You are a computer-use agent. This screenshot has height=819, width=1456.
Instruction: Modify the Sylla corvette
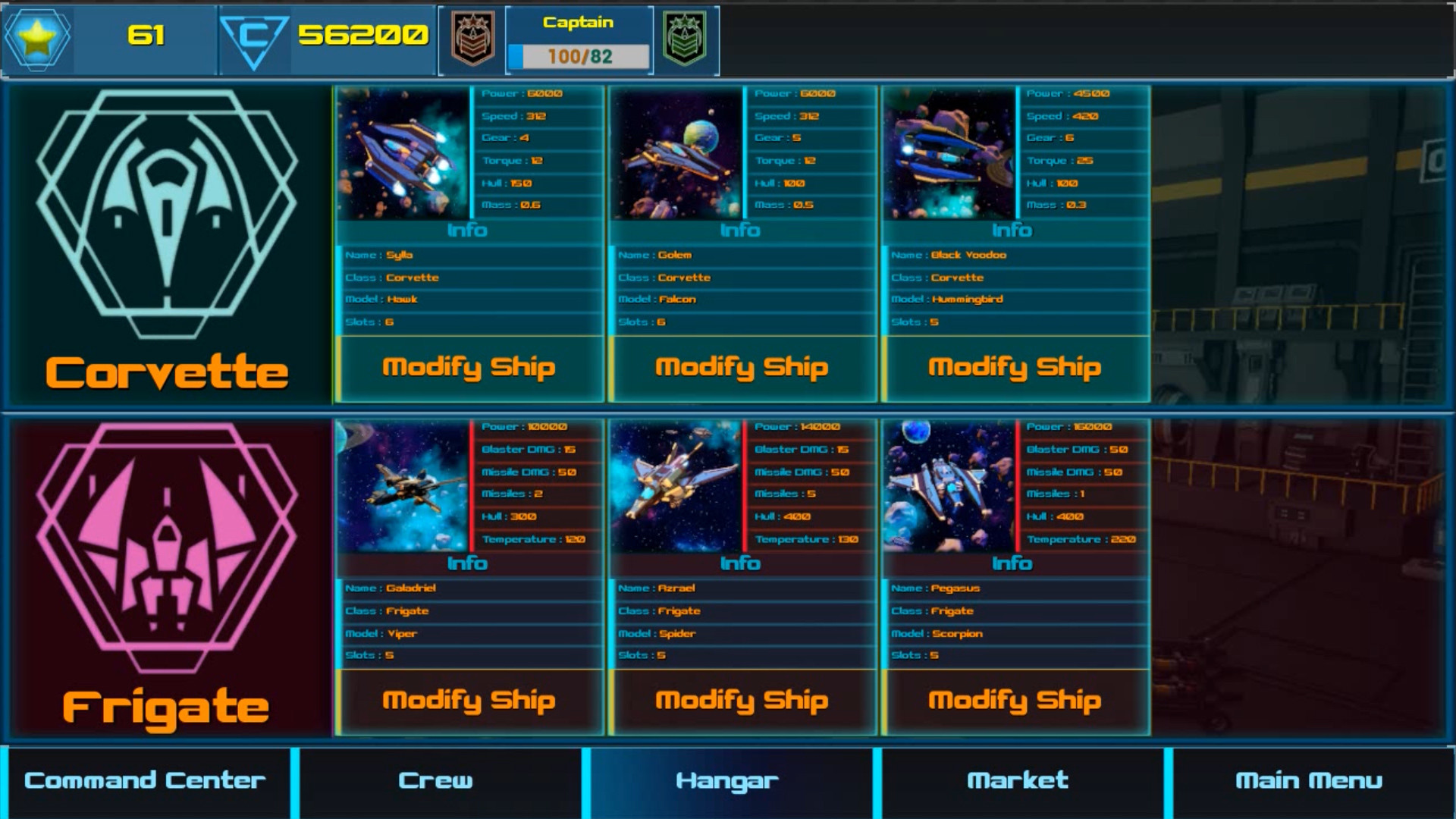[x=469, y=367]
